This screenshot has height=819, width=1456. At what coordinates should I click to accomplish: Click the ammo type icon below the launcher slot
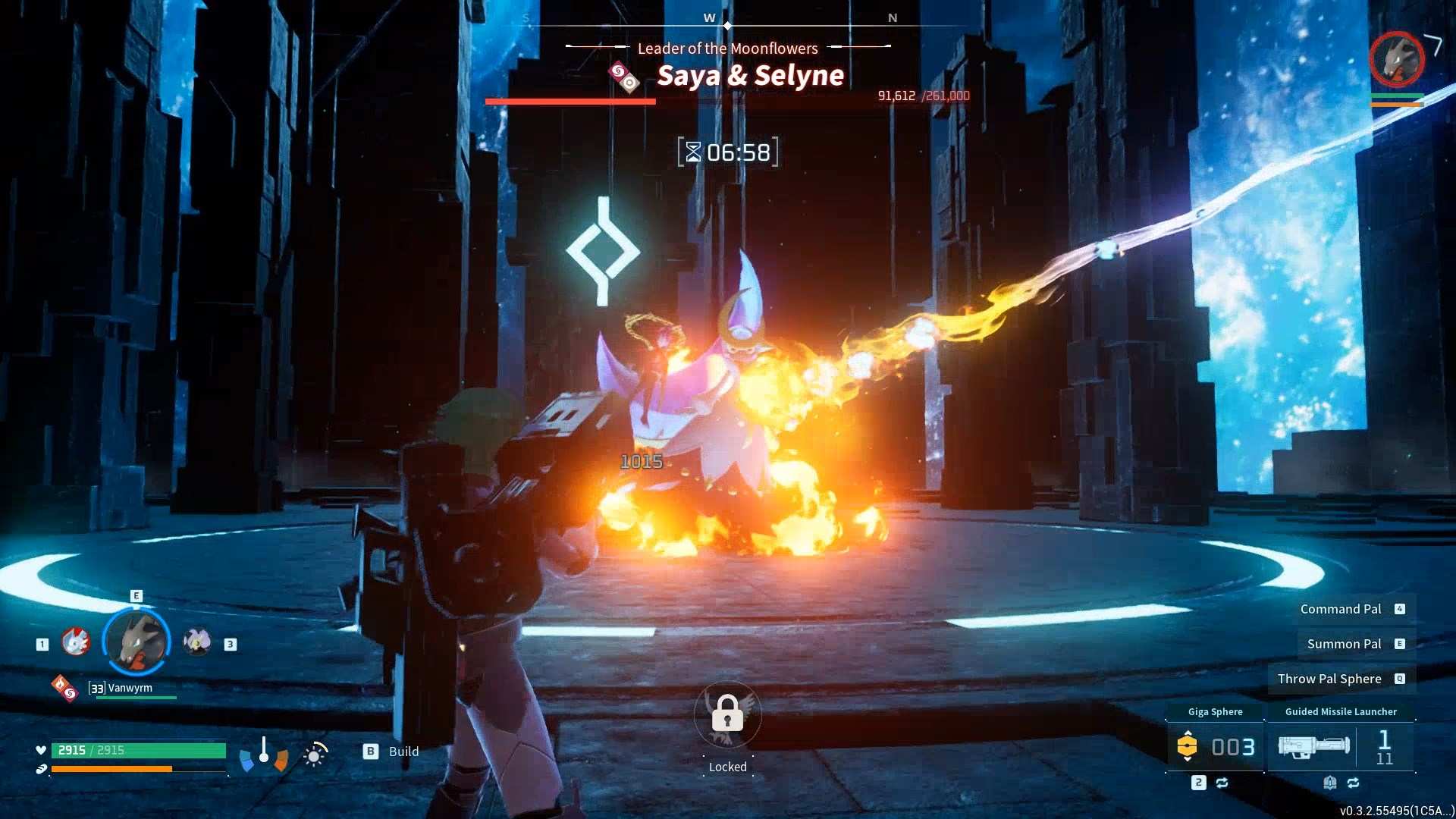coord(1330,782)
